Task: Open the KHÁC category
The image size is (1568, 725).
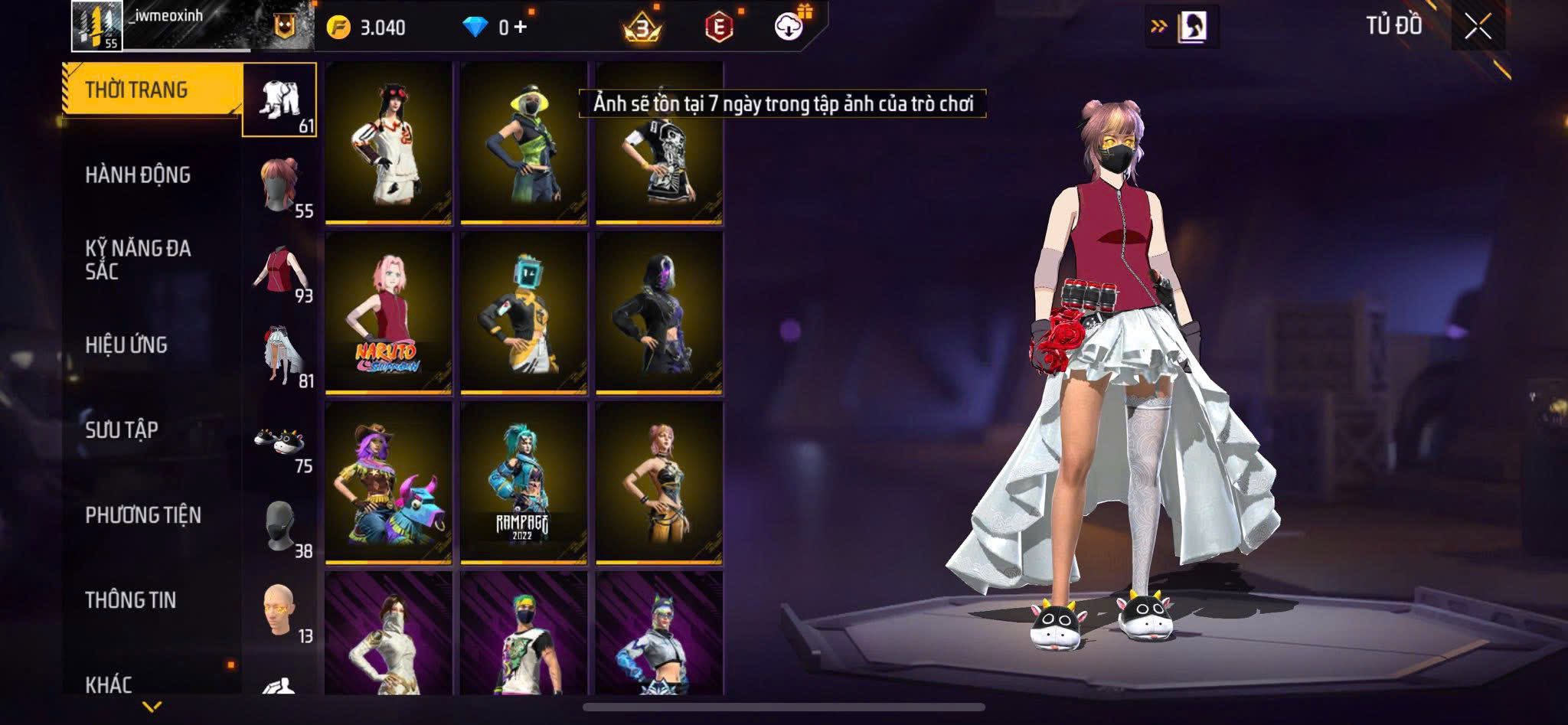Action: (x=109, y=684)
